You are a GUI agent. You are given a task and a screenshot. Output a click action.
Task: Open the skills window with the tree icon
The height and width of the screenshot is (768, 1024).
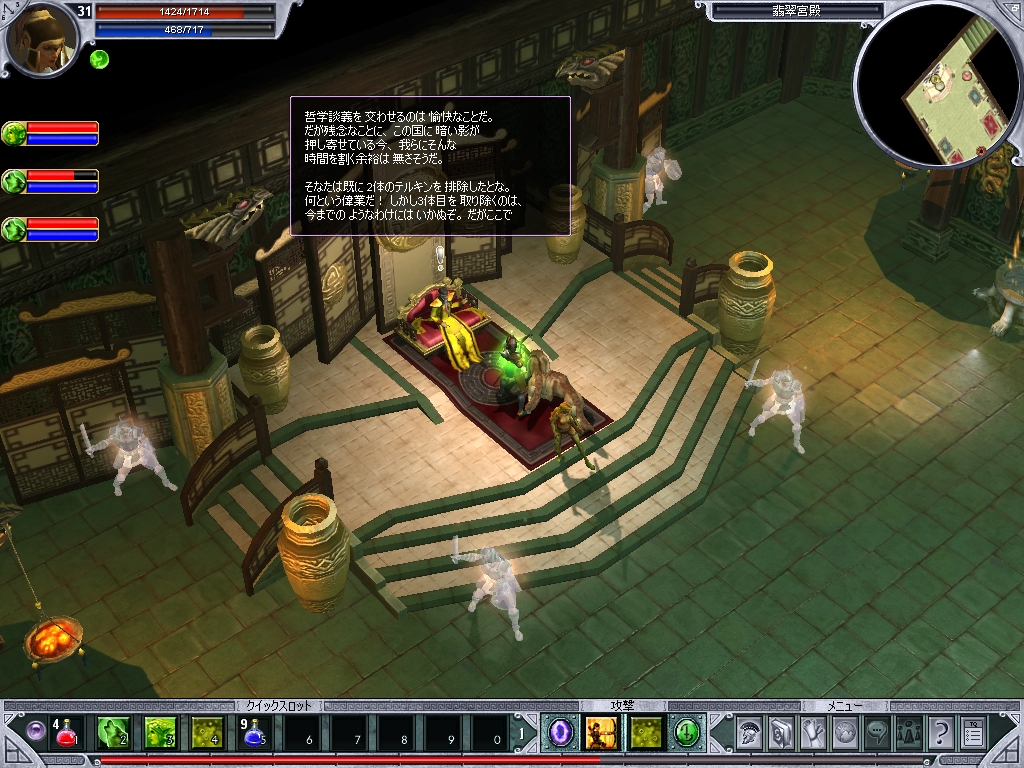click(813, 734)
